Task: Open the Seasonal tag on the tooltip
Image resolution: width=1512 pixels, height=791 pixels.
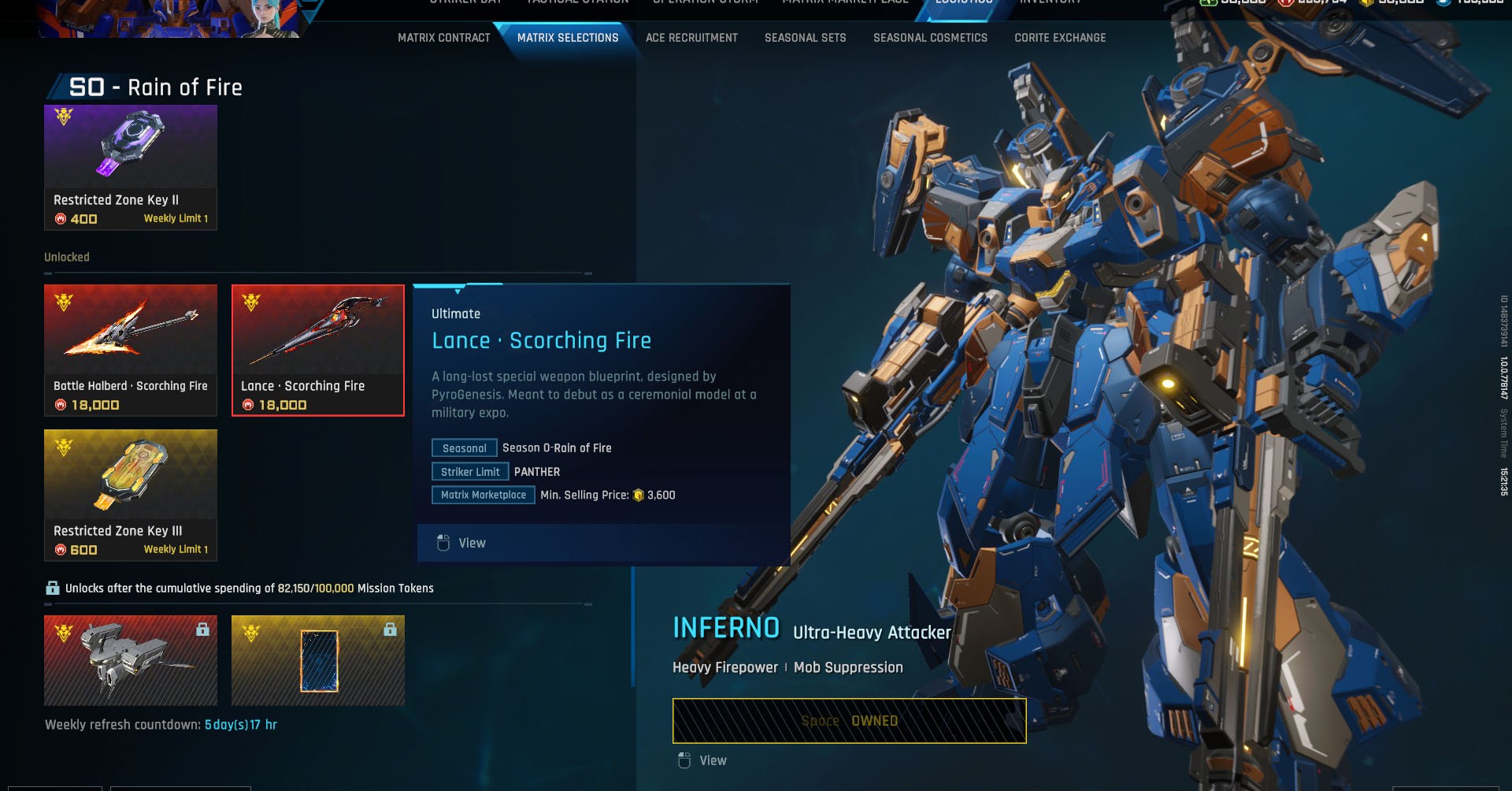Action: click(x=464, y=447)
